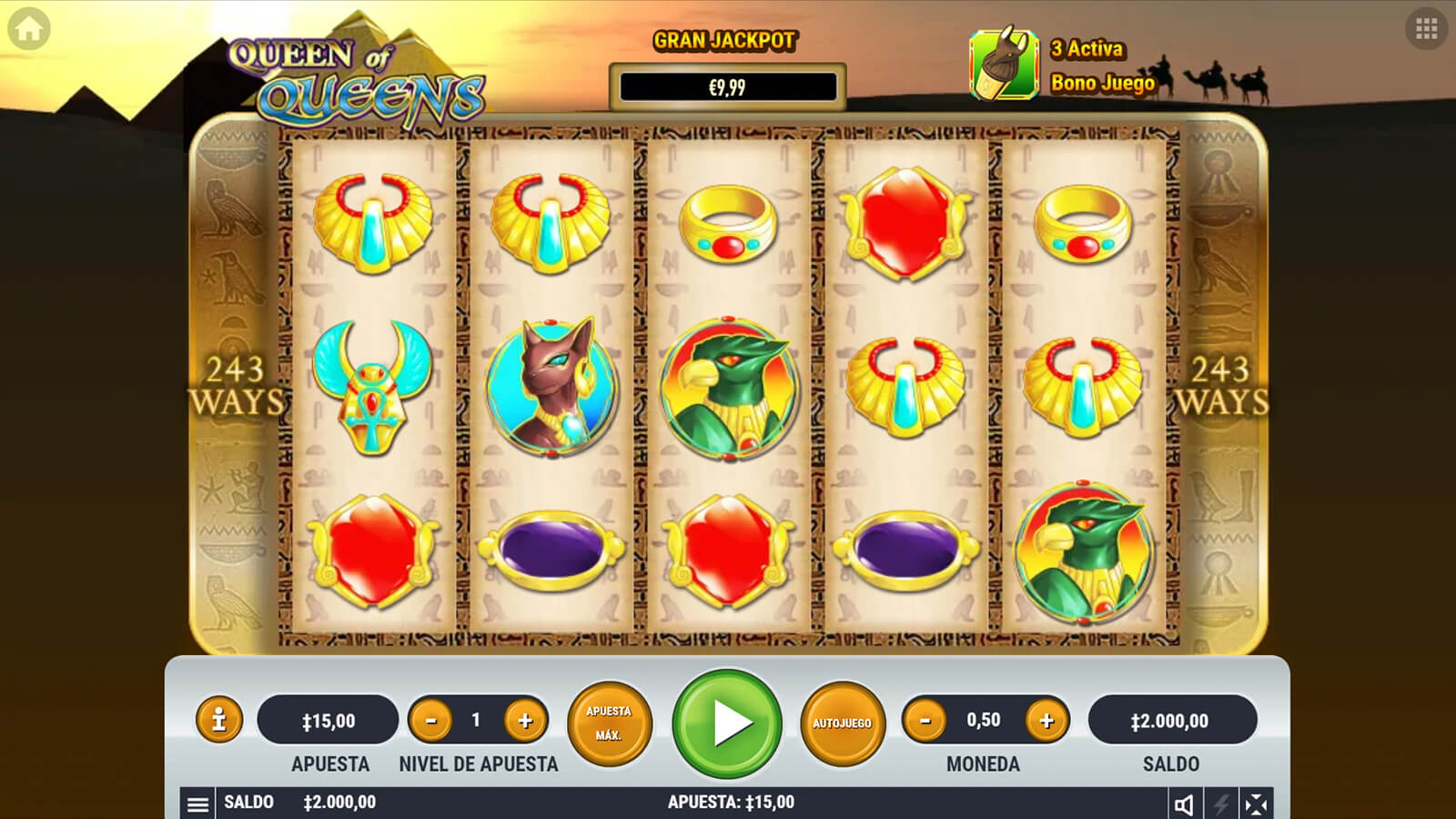Screen dimensions: 1456x819
Task: Switch to fullscreen mode
Action: 1256,804
